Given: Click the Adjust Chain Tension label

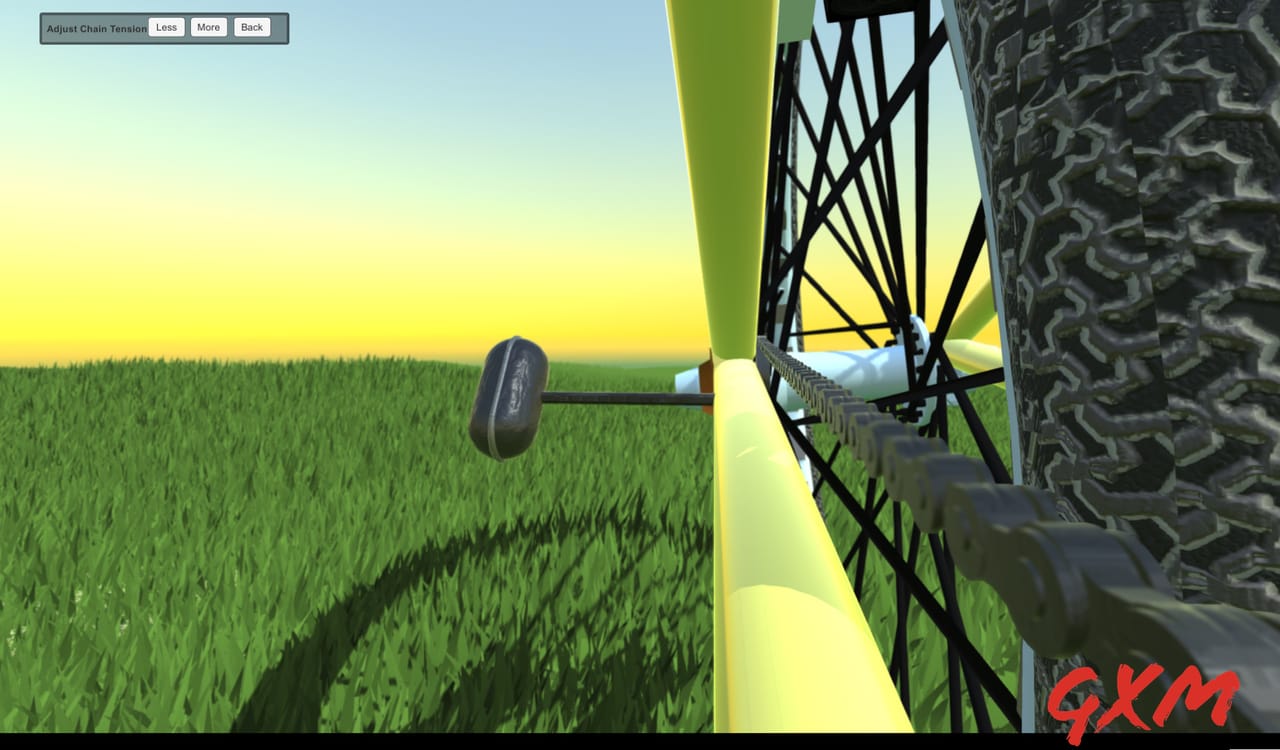Looking at the screenshot, I should (x=95, y=28).
